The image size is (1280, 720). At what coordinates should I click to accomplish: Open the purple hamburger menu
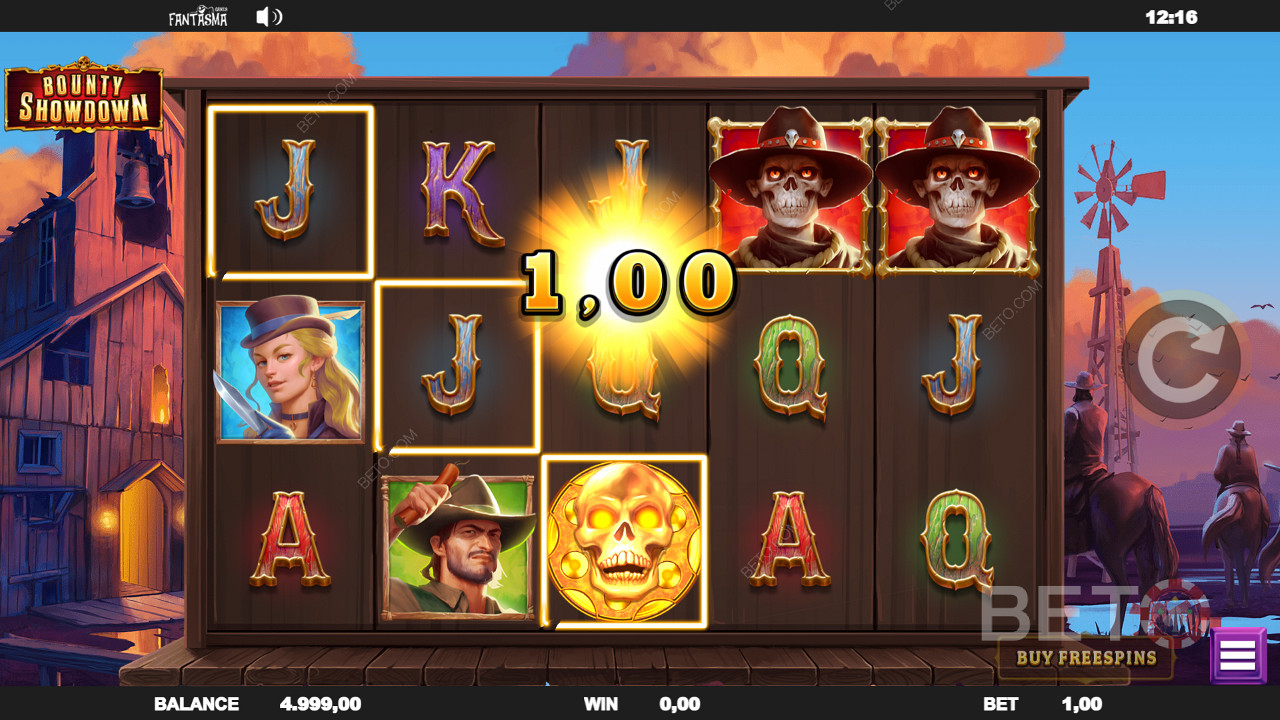click(x=1237, y=656)
